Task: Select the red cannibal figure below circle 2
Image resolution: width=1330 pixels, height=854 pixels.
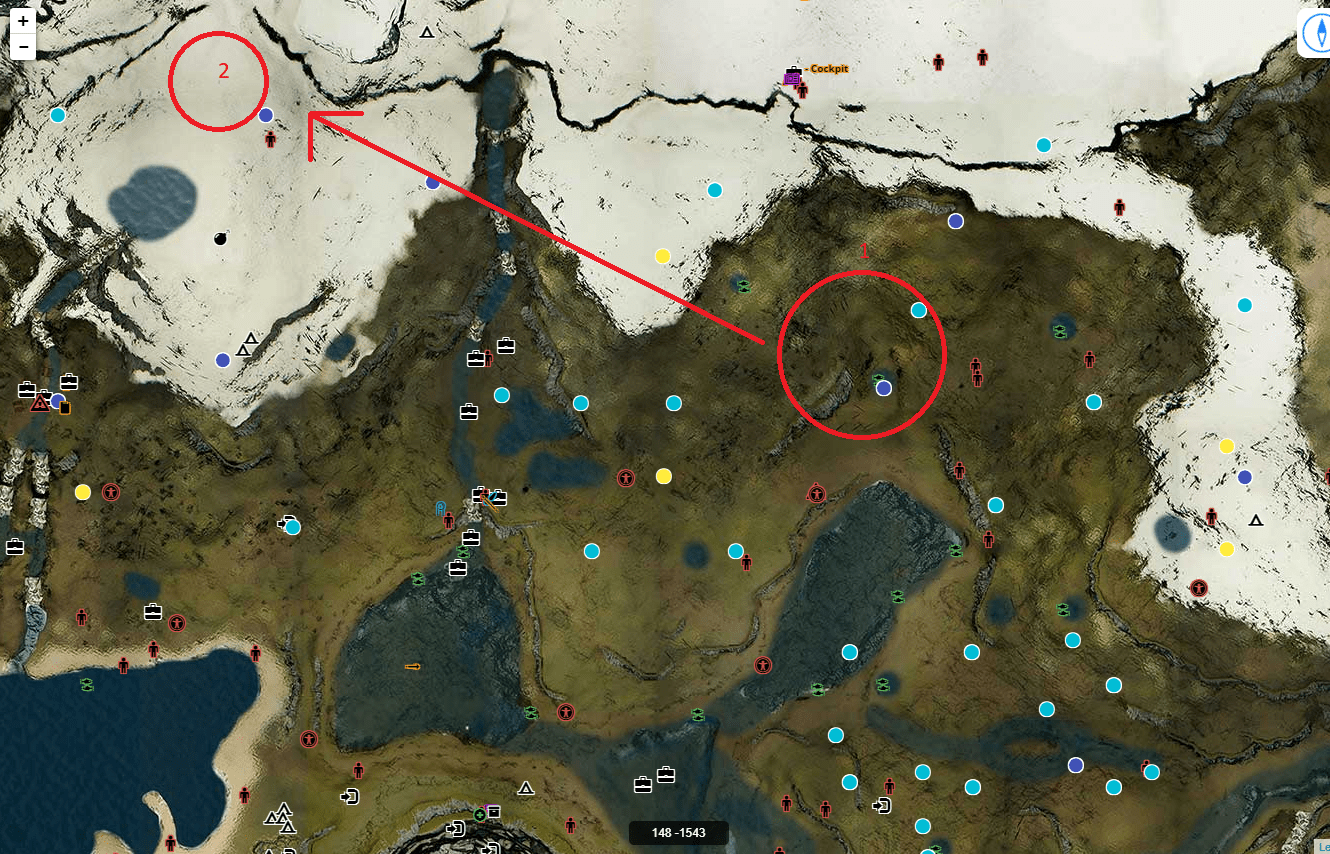Action: (x=269, y=137)
